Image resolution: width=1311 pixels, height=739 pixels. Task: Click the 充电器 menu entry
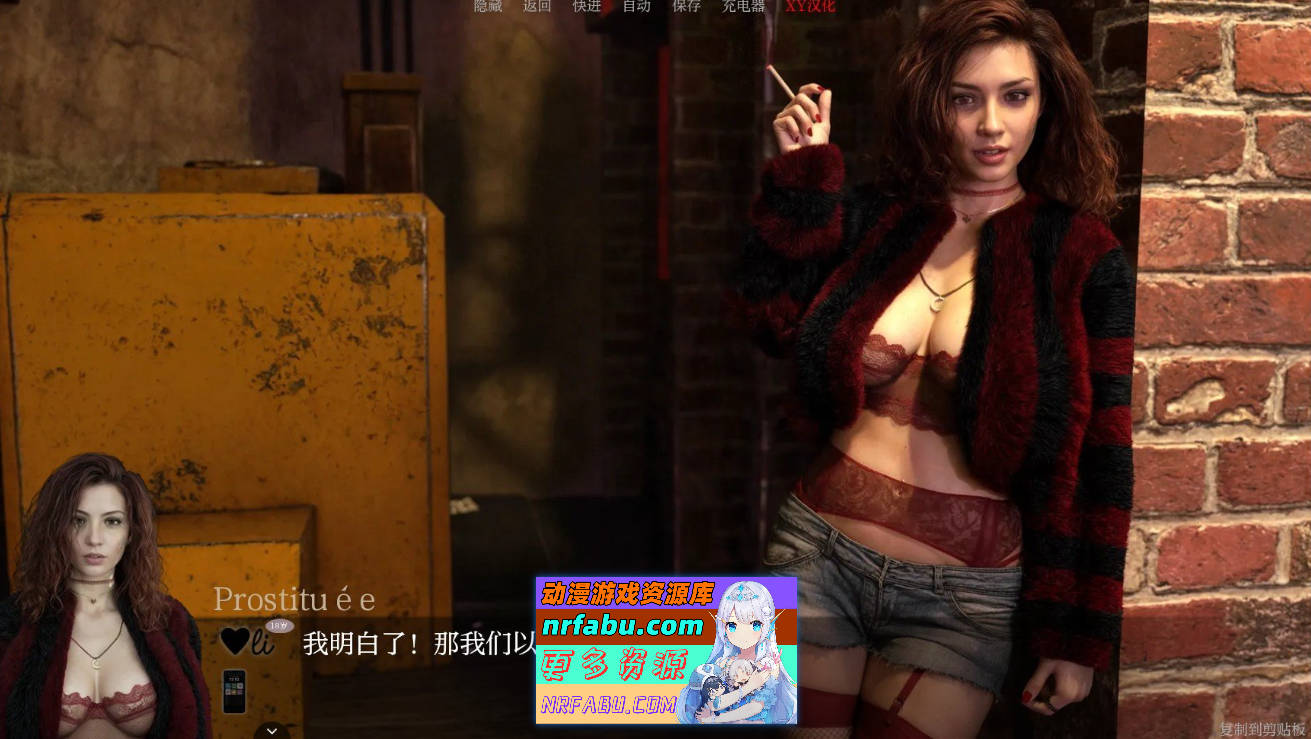click(744, 6)
